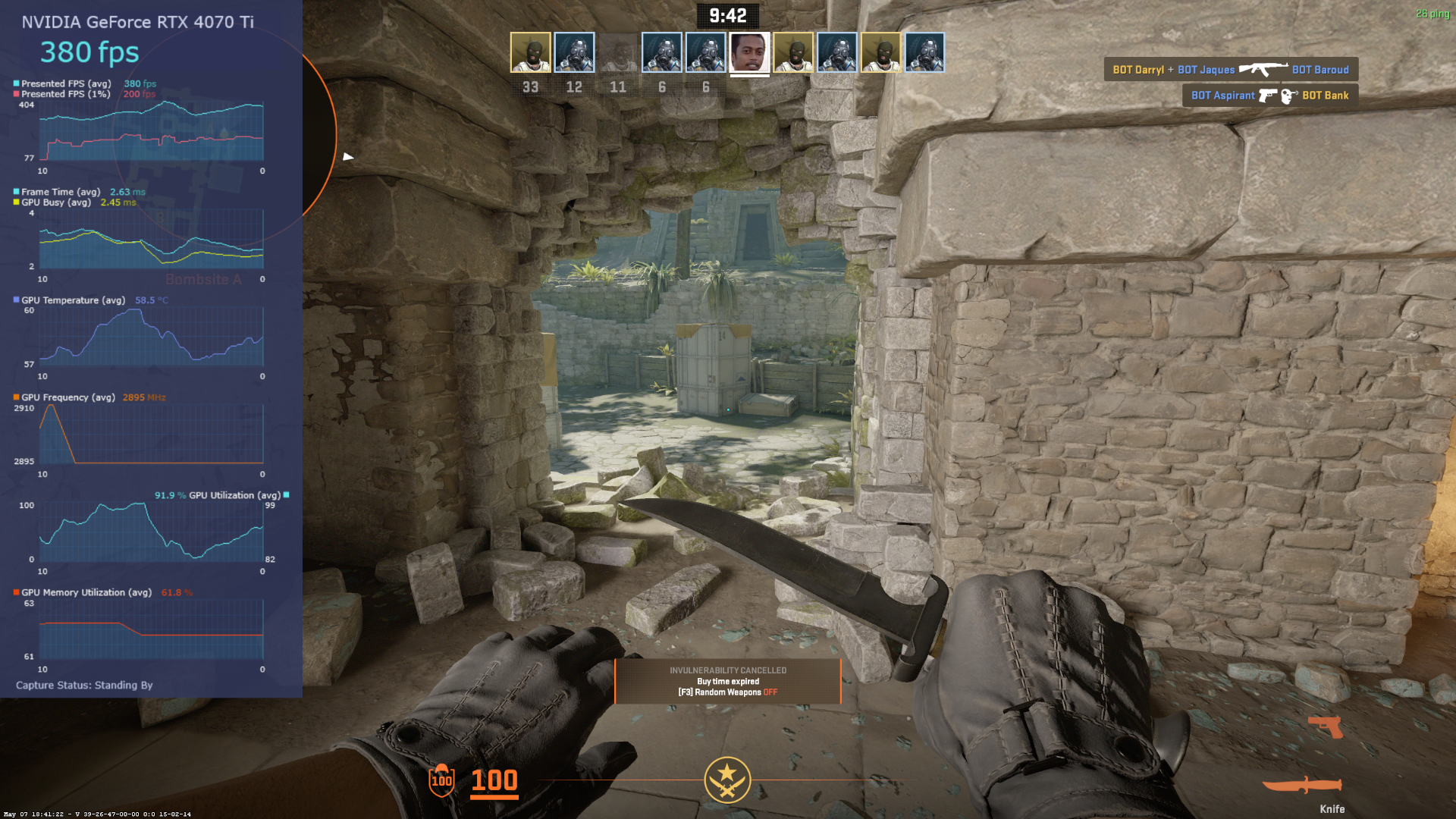The image size is (1456, 819).
Task: Click the BOT Baroud kill feed entry
Action: click(x=1319, y=70)
